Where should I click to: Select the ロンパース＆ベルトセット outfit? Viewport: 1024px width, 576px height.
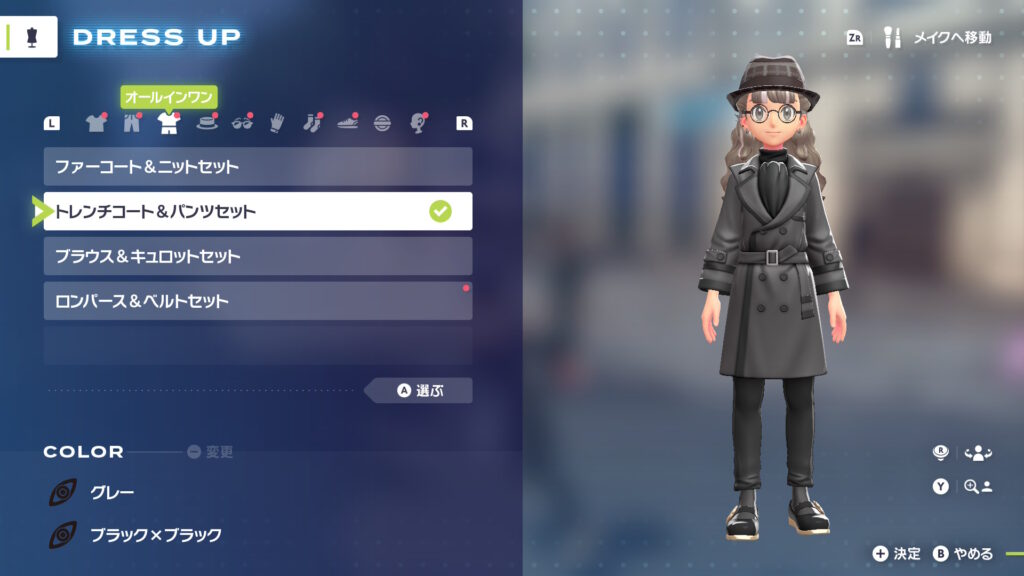click(257, 301)
